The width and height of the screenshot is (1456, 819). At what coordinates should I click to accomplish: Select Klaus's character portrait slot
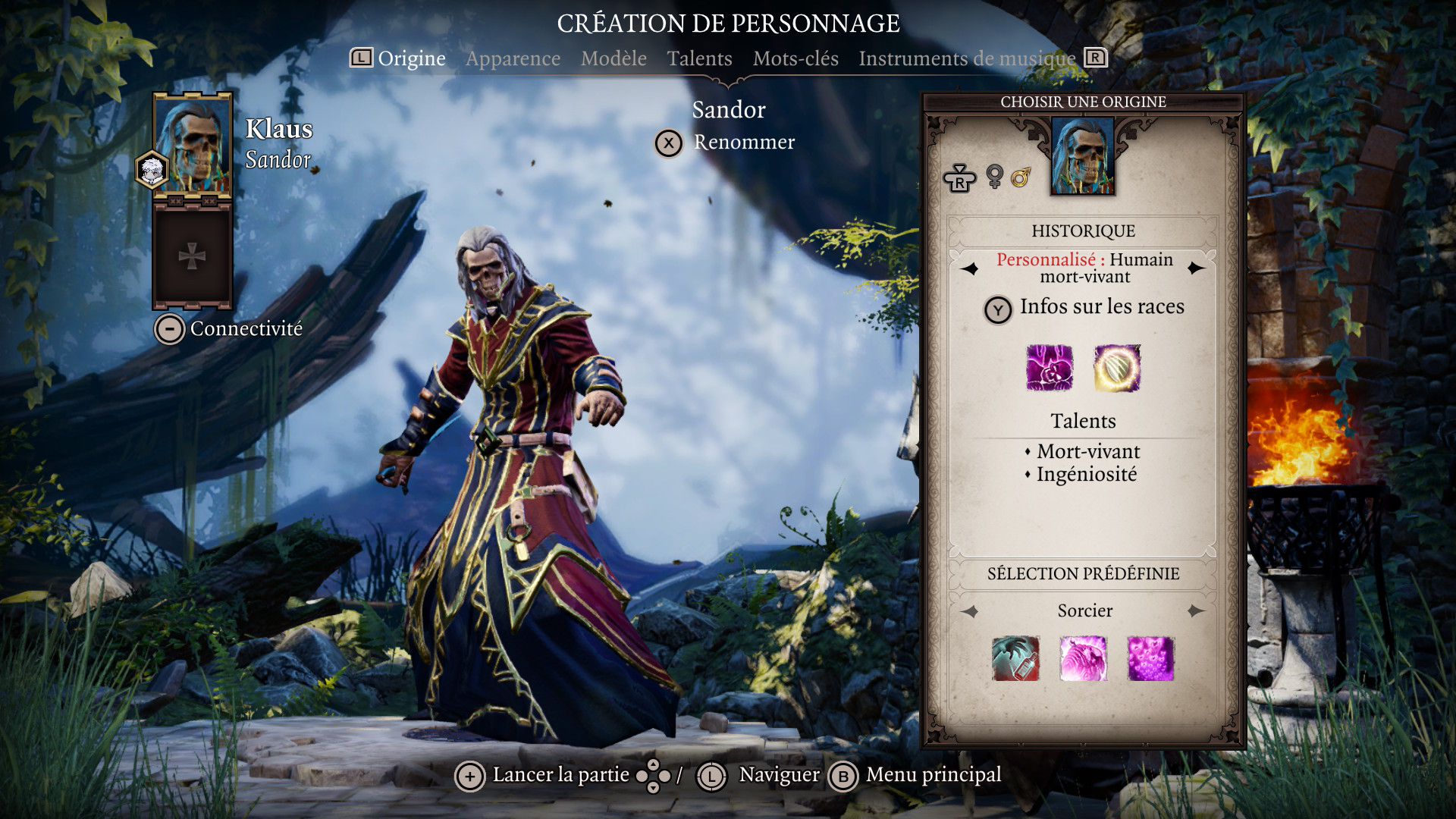tap(193, 144)
